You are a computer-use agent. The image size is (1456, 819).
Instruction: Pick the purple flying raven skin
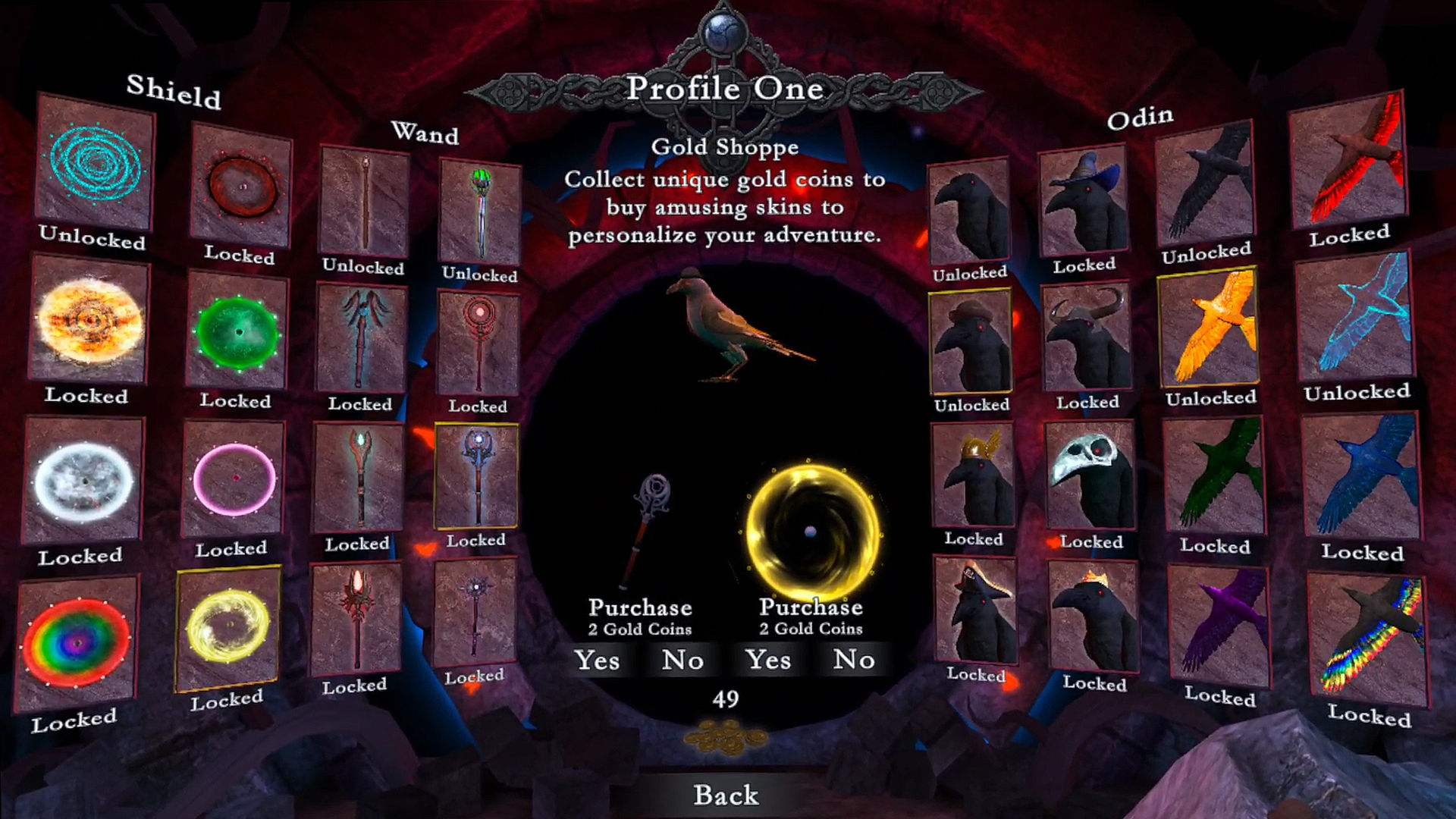coord(1218,626)
